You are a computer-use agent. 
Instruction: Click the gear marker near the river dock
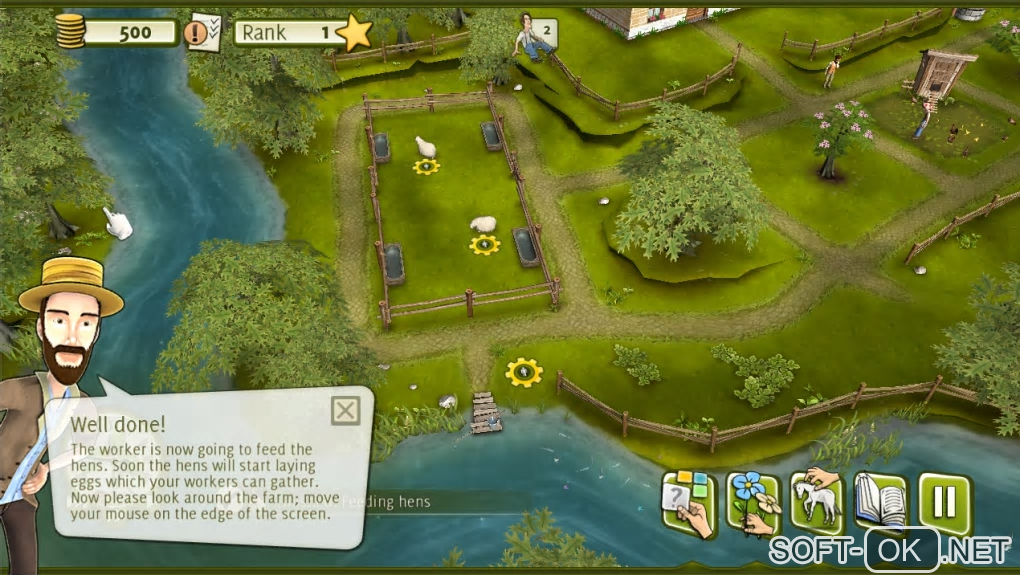(x=522, y=373)
